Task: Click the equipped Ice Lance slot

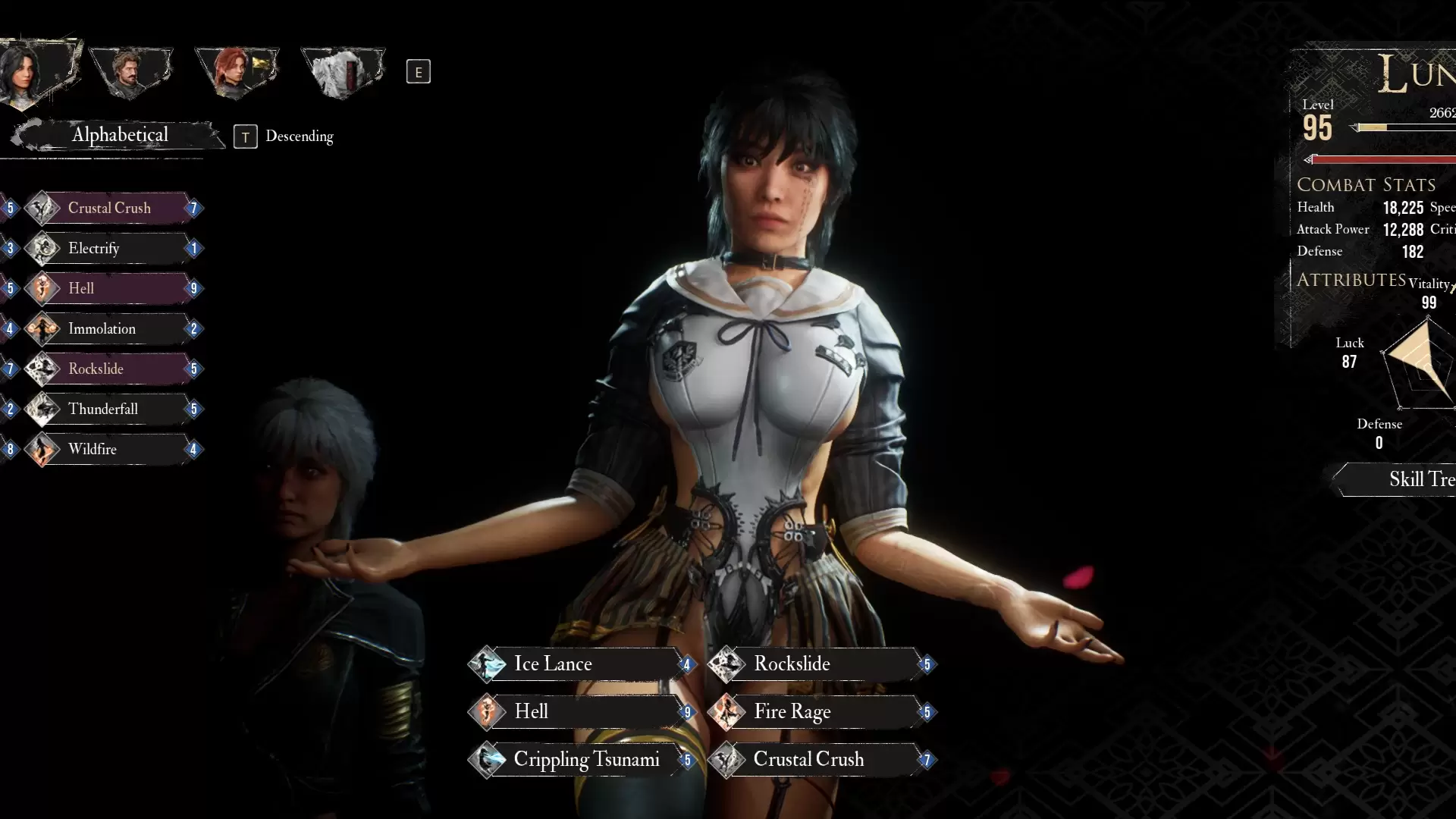Action: tap(580, 664)
